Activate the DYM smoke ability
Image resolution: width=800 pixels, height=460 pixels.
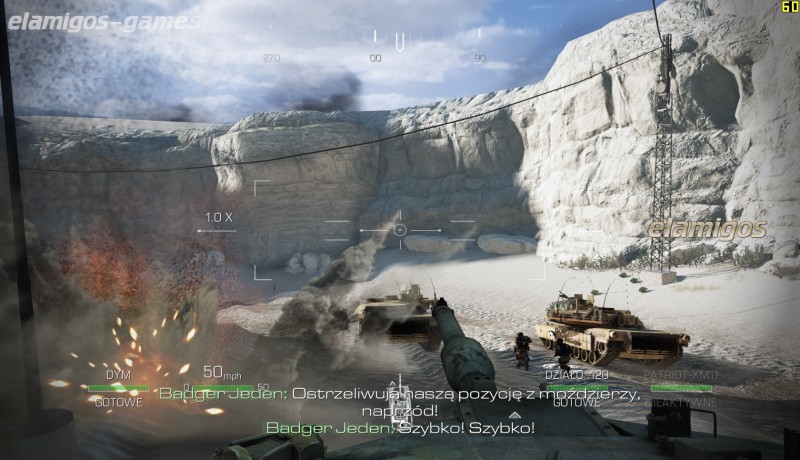tap(118, 387)
